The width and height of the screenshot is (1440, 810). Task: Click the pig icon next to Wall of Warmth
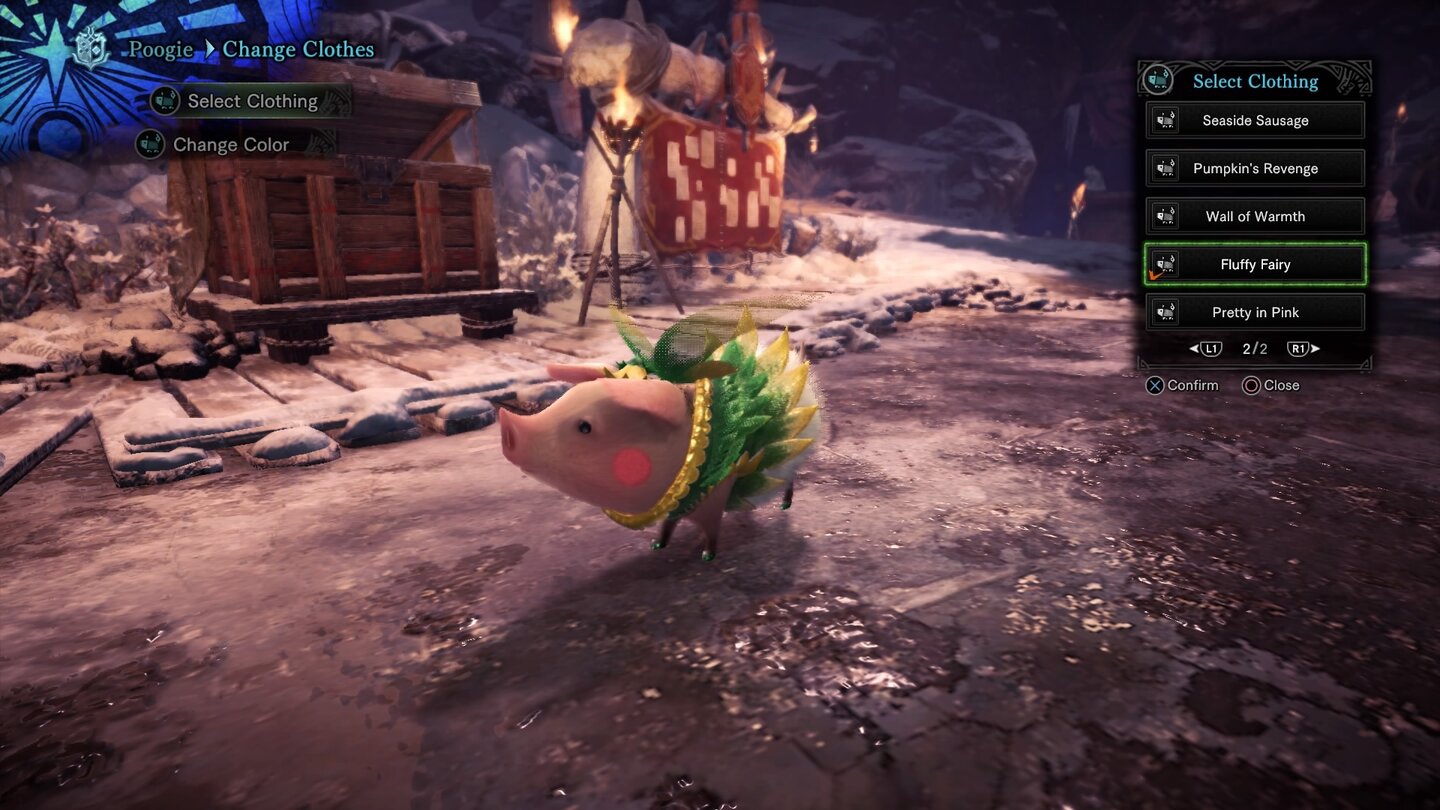pos(1168,216)
